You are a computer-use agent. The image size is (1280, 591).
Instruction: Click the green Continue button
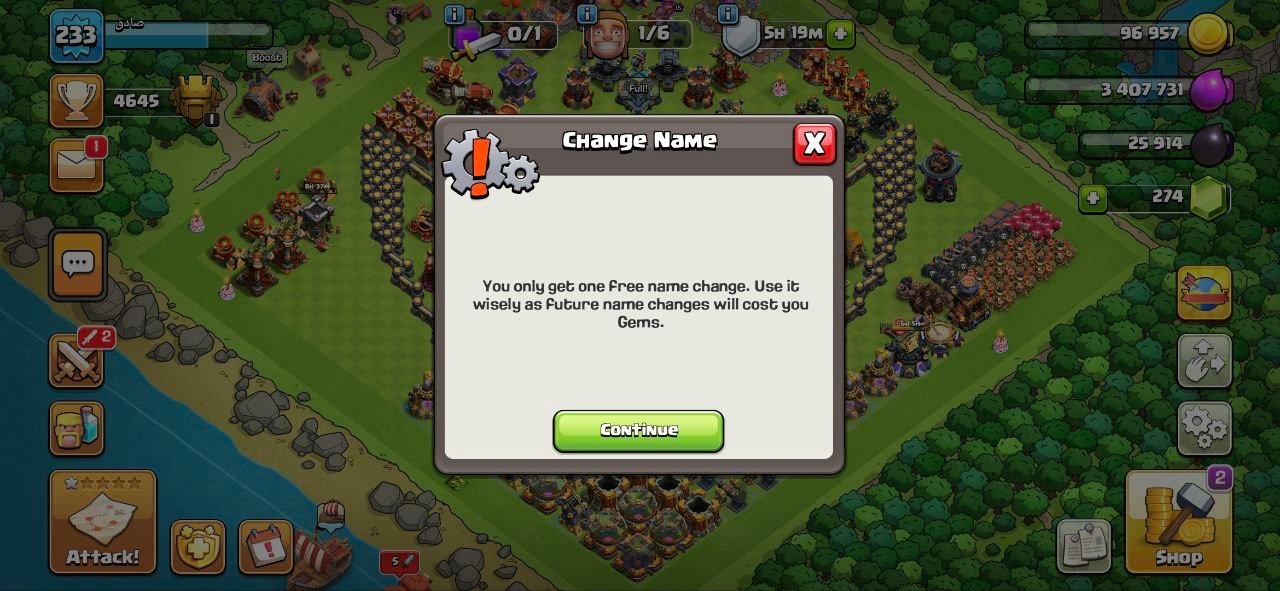(x=638, y=430)
